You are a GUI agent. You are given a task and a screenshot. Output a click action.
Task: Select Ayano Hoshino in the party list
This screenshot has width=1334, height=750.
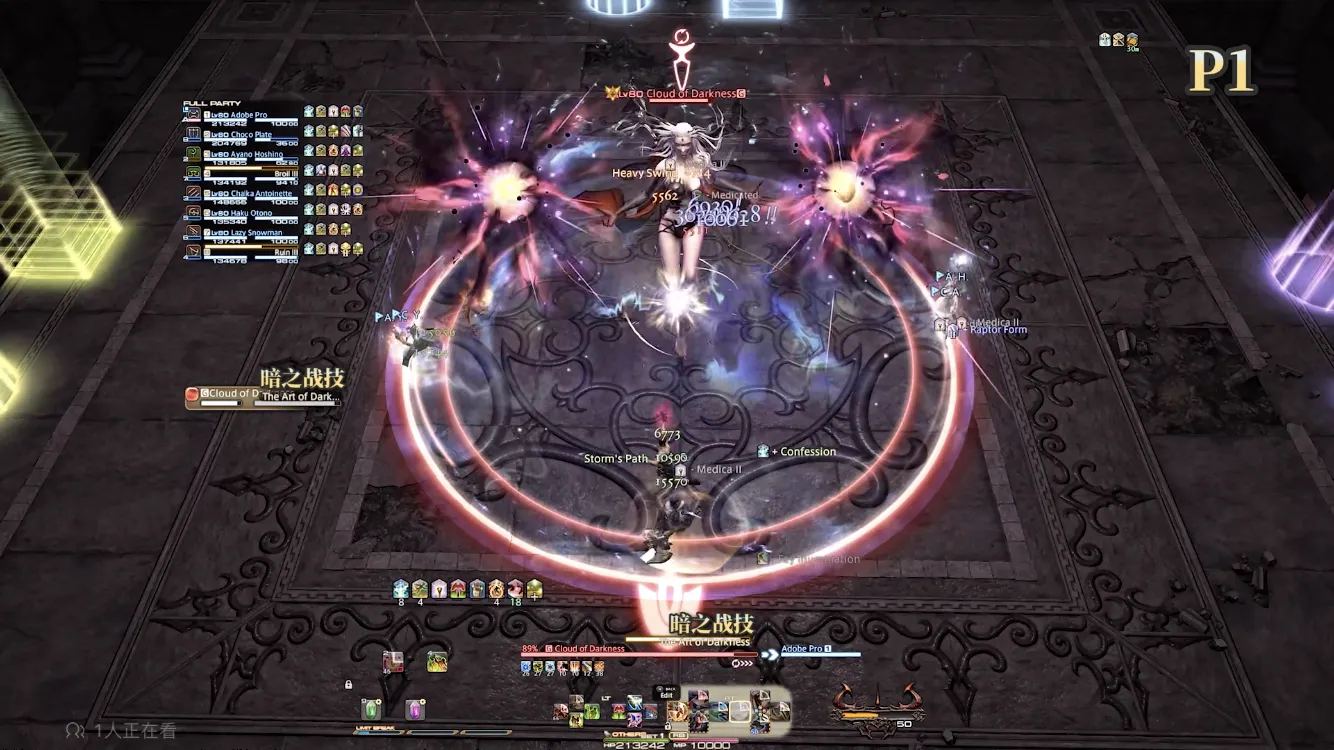pyautogui.click(x=242, y=155)
